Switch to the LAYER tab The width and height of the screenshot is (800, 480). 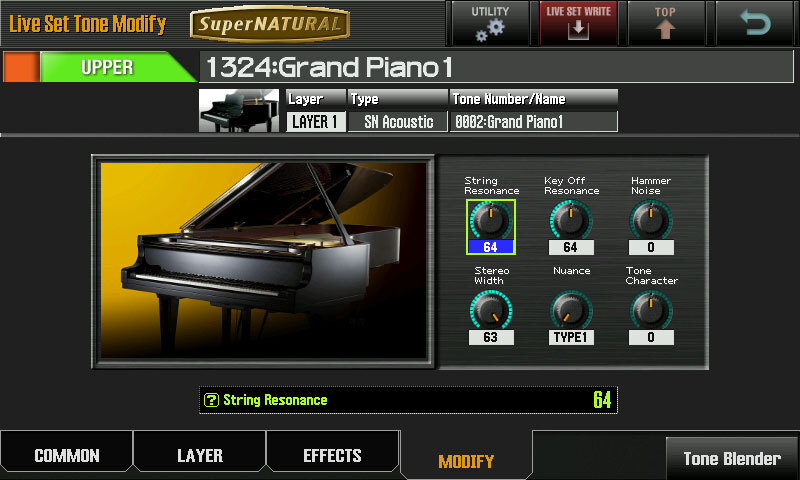200,456
